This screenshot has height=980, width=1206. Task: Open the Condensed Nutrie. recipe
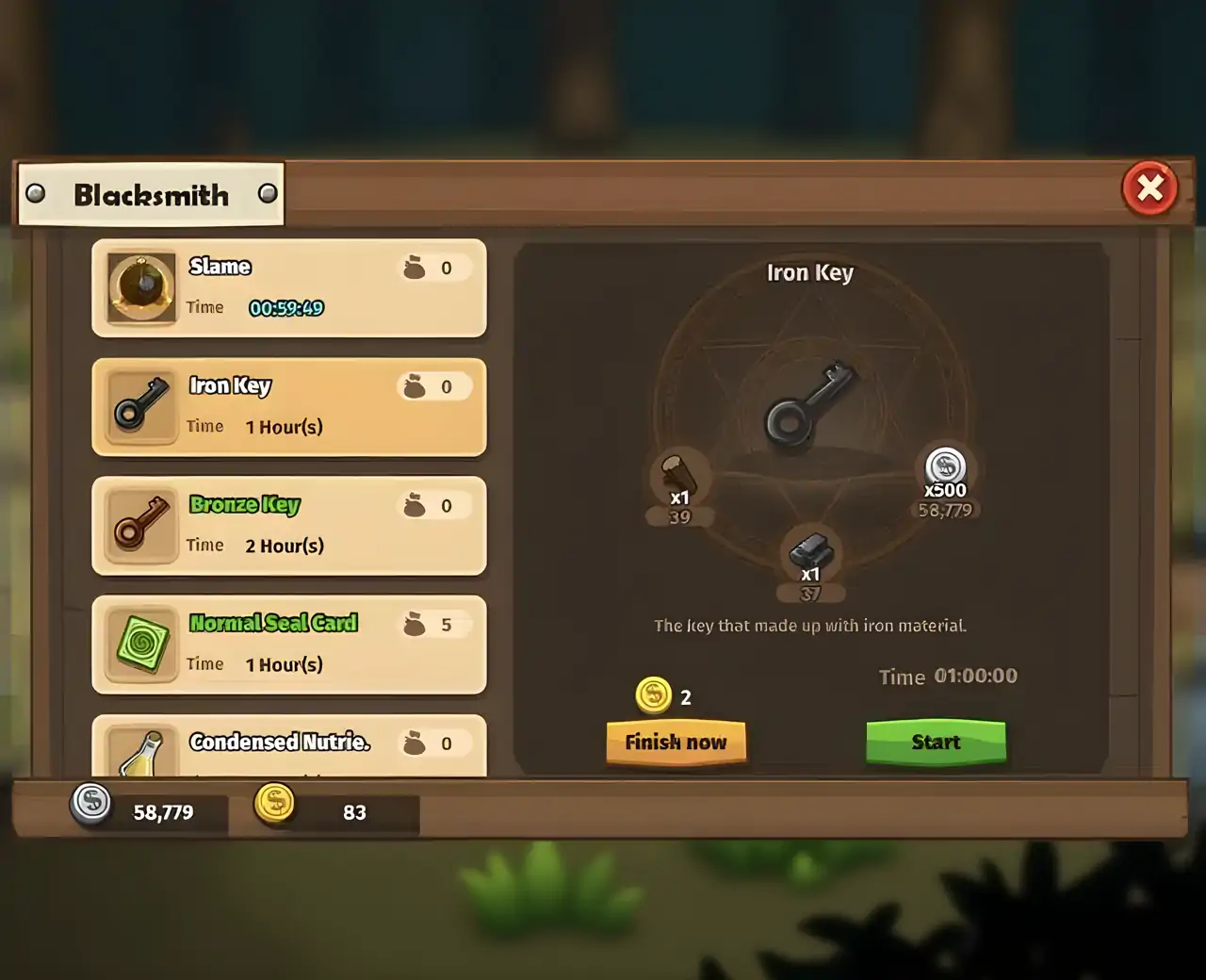point(288,746)
